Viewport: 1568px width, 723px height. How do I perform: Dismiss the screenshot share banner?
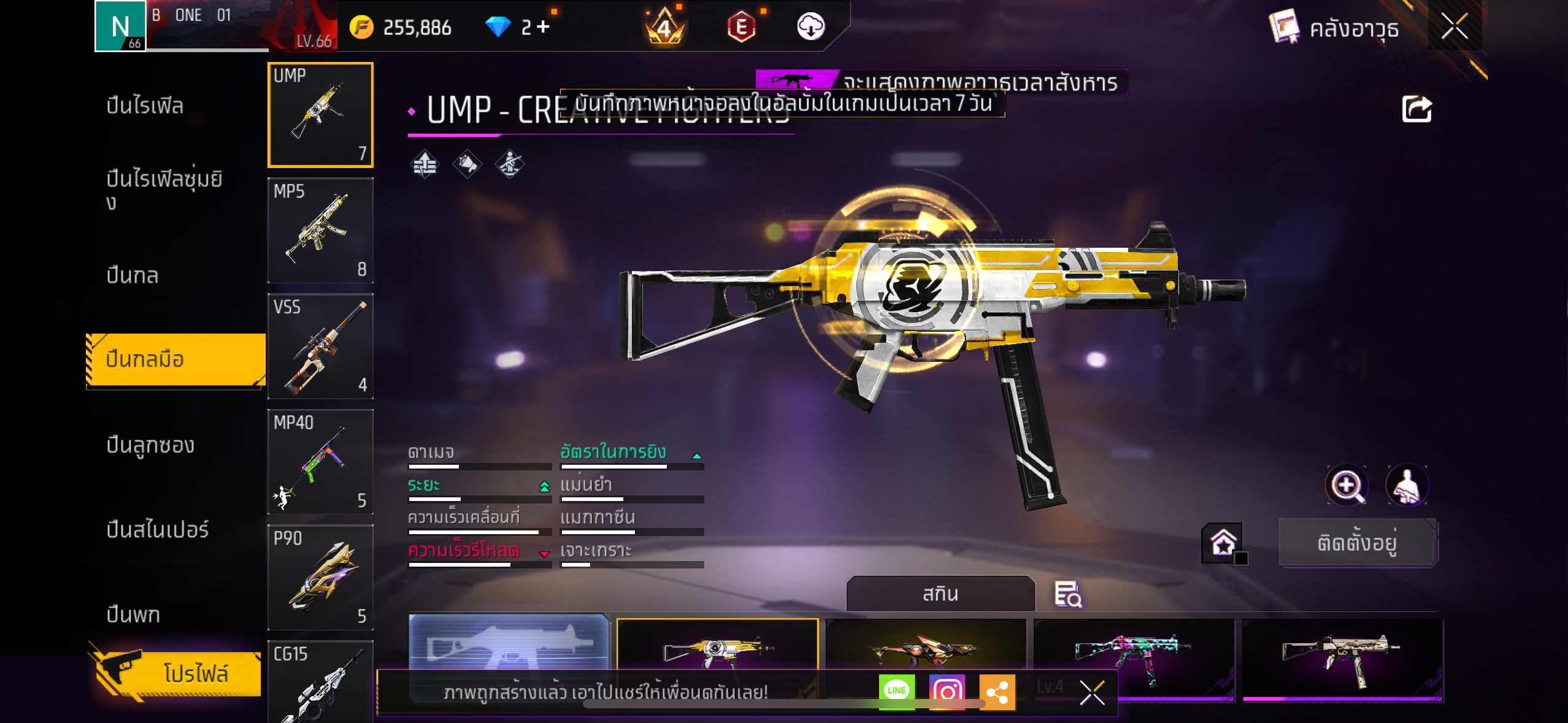(x=1092, y=692)
